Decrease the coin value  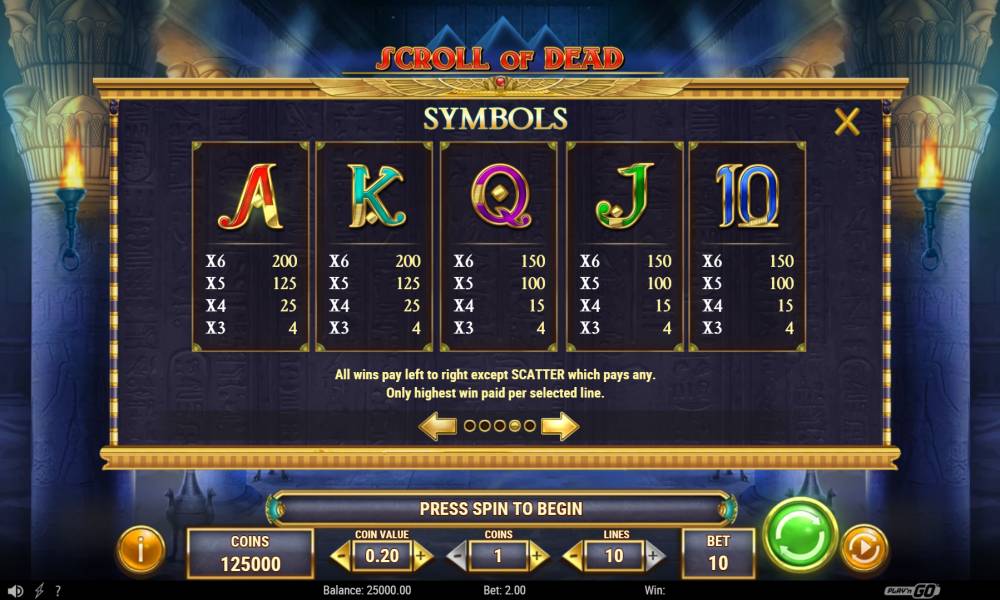[342, 555]
